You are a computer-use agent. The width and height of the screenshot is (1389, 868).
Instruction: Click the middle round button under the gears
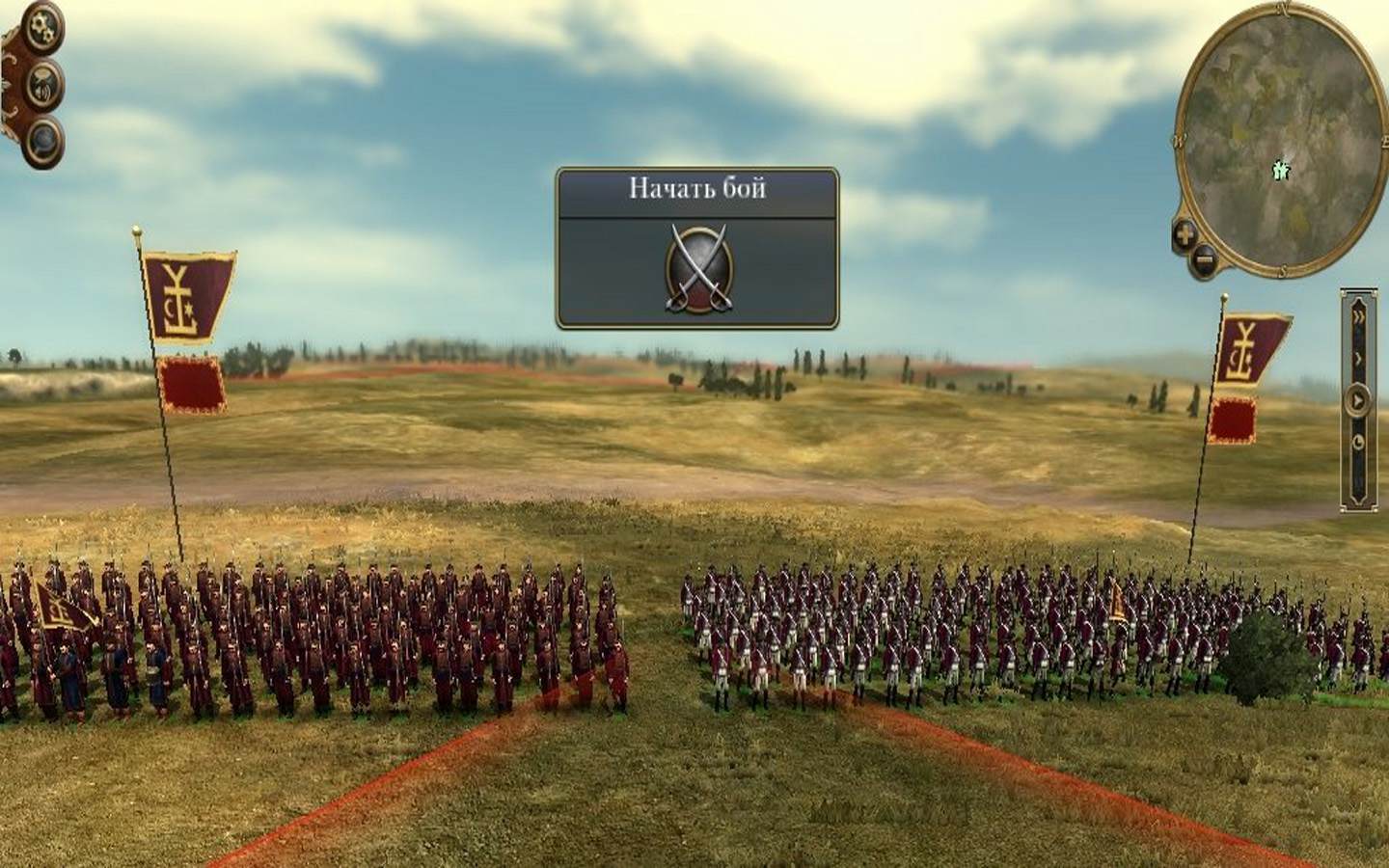tap(43, 83)
